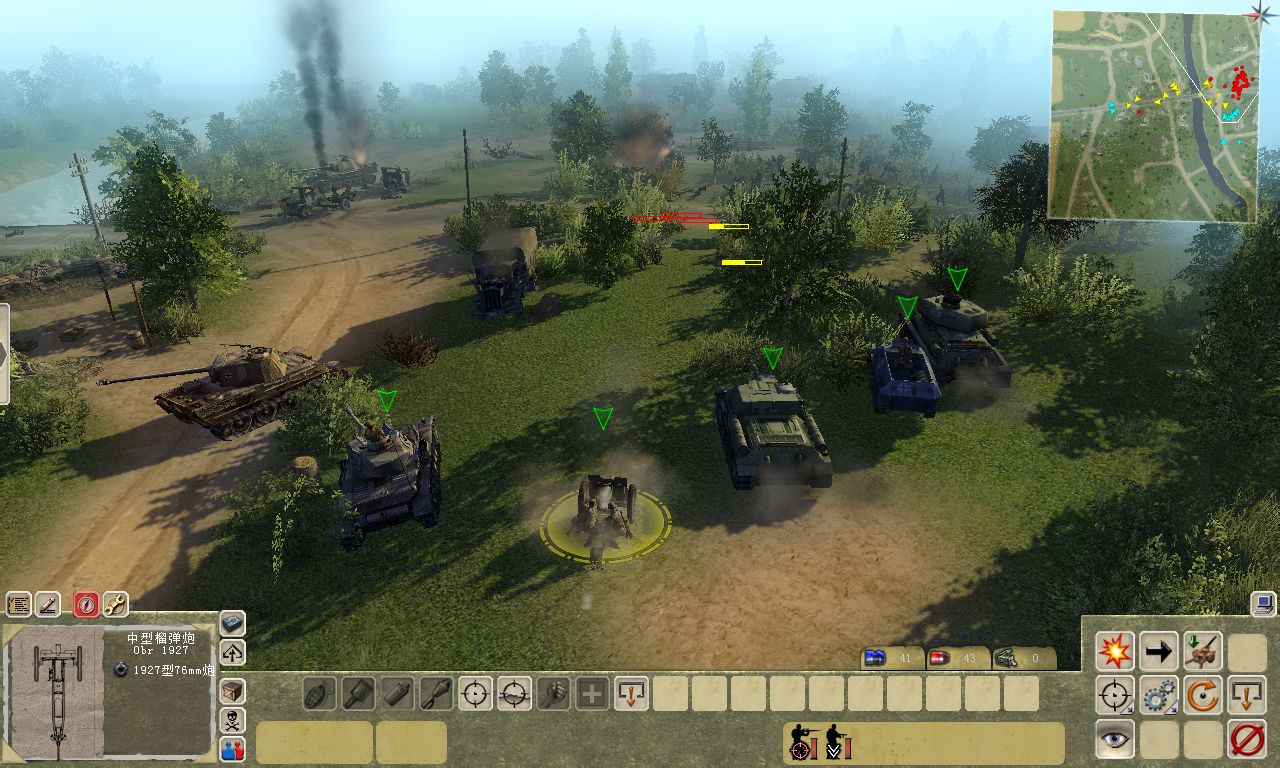
Task: Click the pencil notes icon
Action: pyautogui.click(x=48, y=604)
